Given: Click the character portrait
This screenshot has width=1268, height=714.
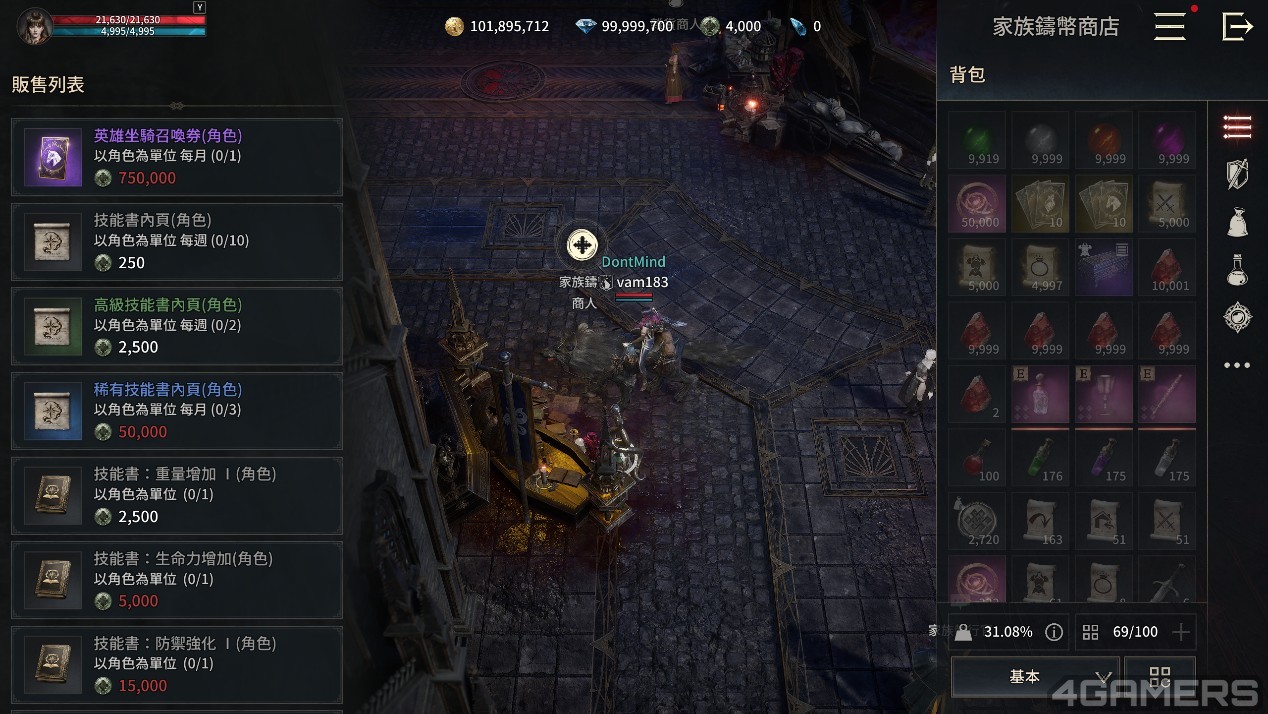Looking at the screenshot, I should pos(34,26).
